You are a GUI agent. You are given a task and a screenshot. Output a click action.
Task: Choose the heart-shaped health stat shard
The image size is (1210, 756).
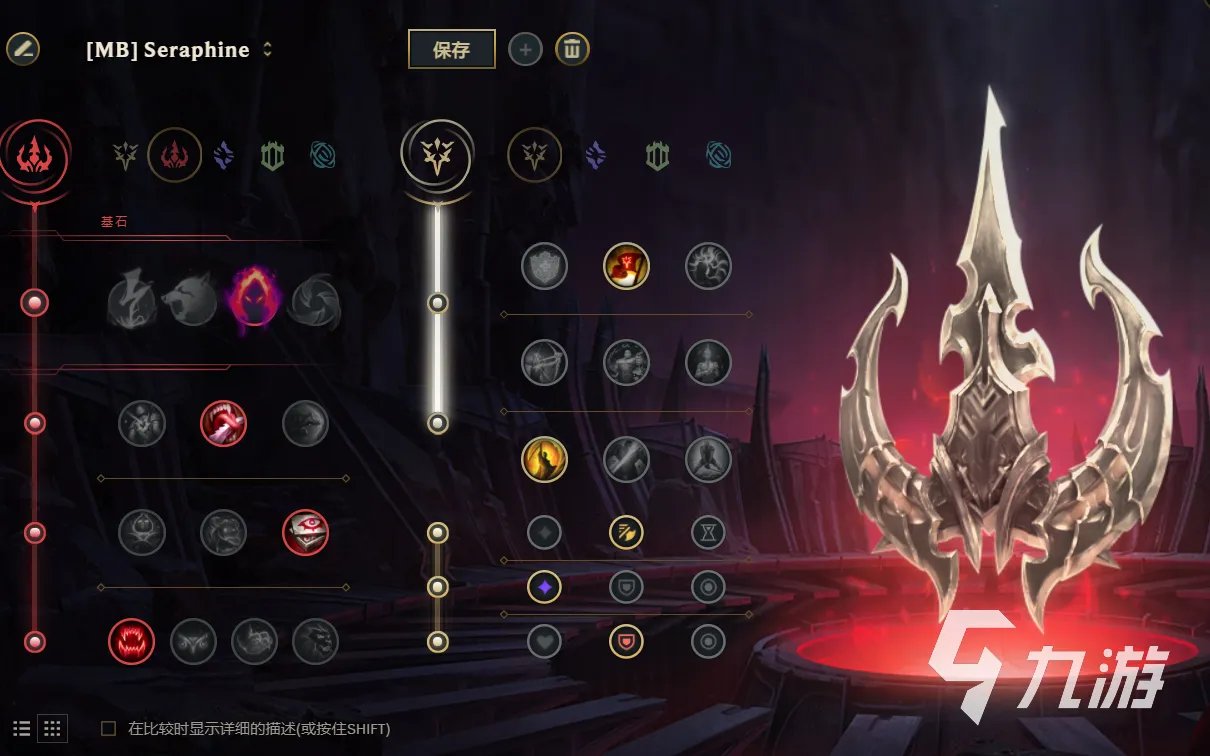[544, 641]
